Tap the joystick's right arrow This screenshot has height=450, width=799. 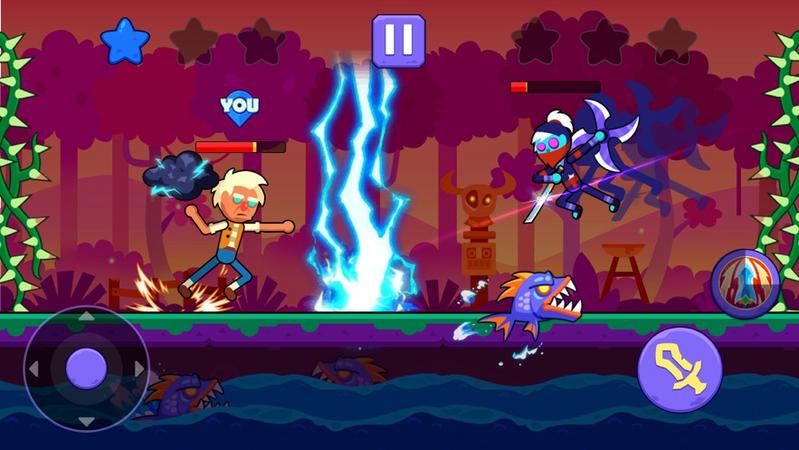coord(138,369)
